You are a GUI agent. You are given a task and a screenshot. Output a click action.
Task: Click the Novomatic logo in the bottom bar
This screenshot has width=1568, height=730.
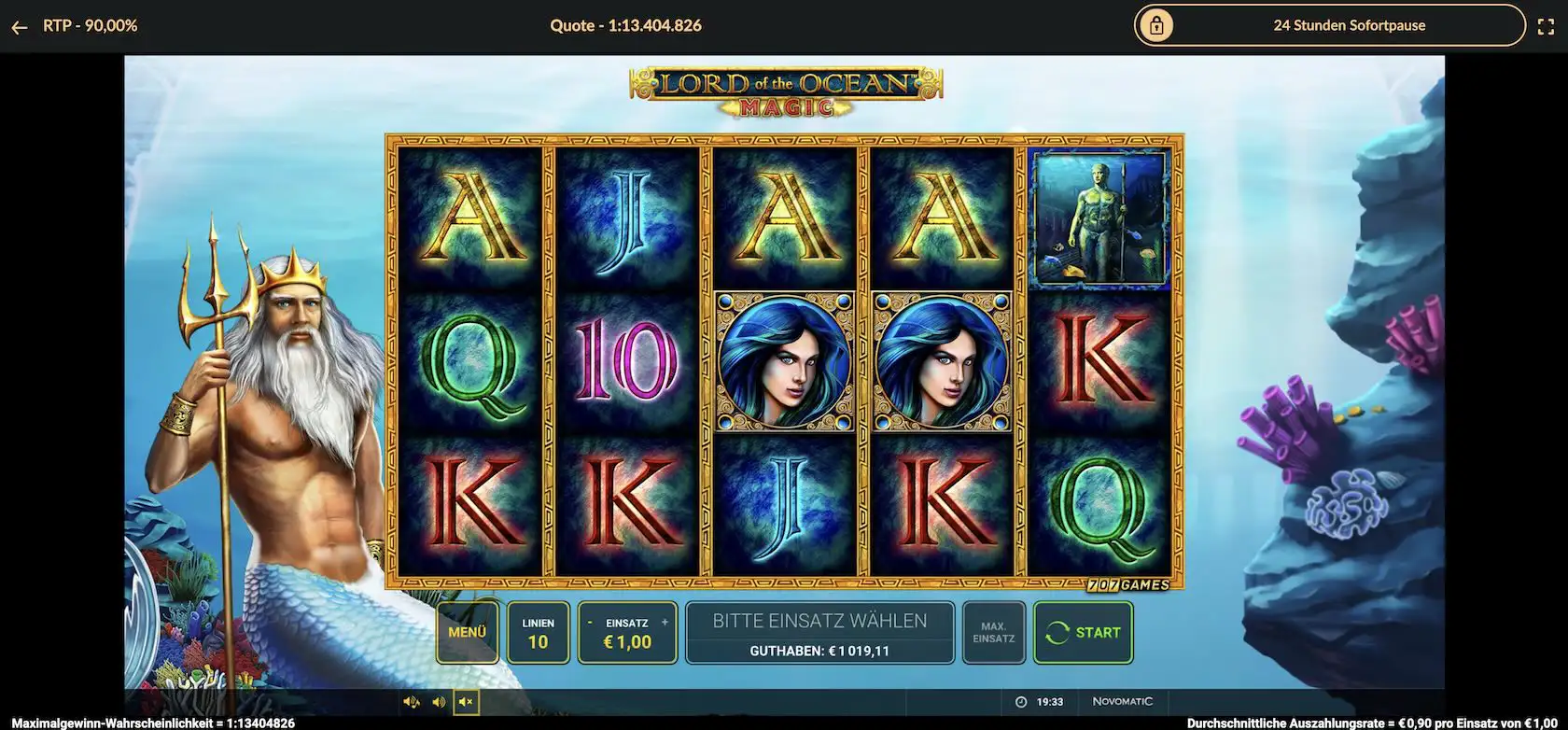(1123, 701)
